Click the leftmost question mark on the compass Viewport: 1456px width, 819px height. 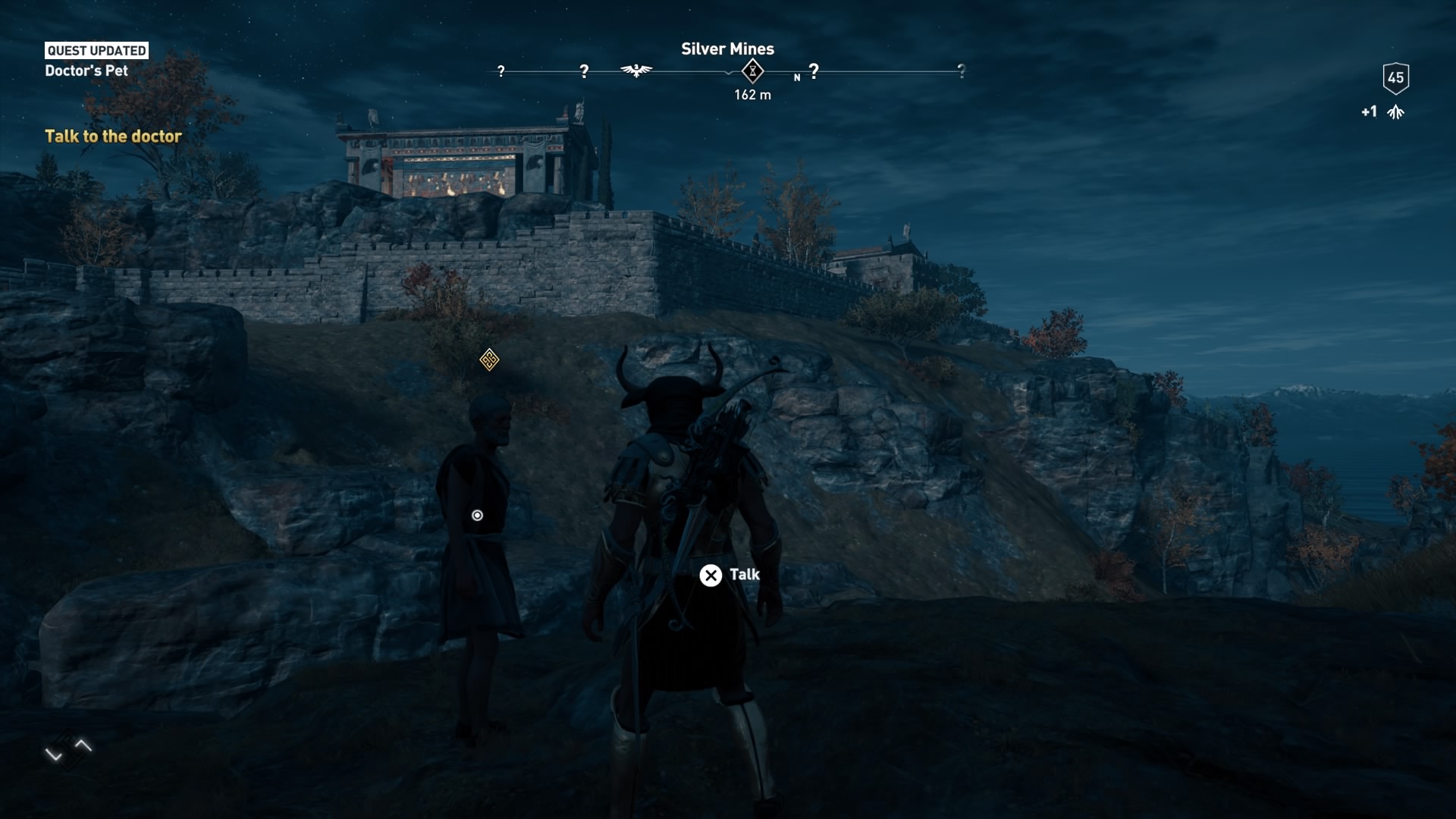pyautogui.click(x=500, y=71)
